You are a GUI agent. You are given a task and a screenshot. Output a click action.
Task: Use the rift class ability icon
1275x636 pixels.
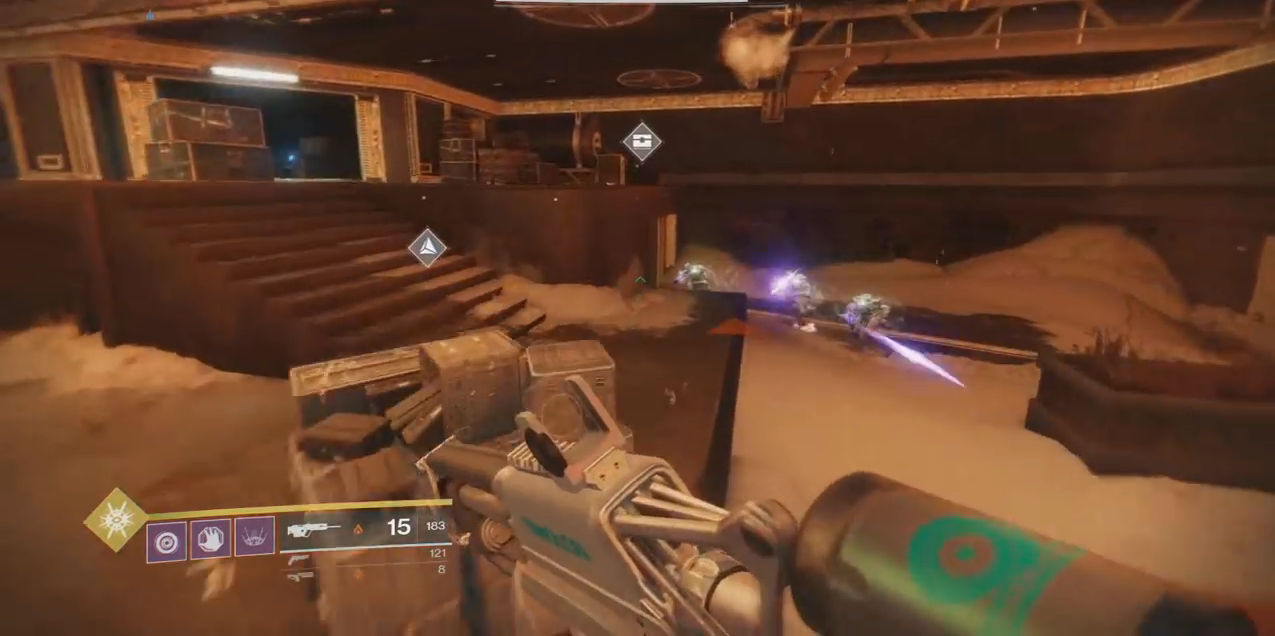tap(255, 537)
